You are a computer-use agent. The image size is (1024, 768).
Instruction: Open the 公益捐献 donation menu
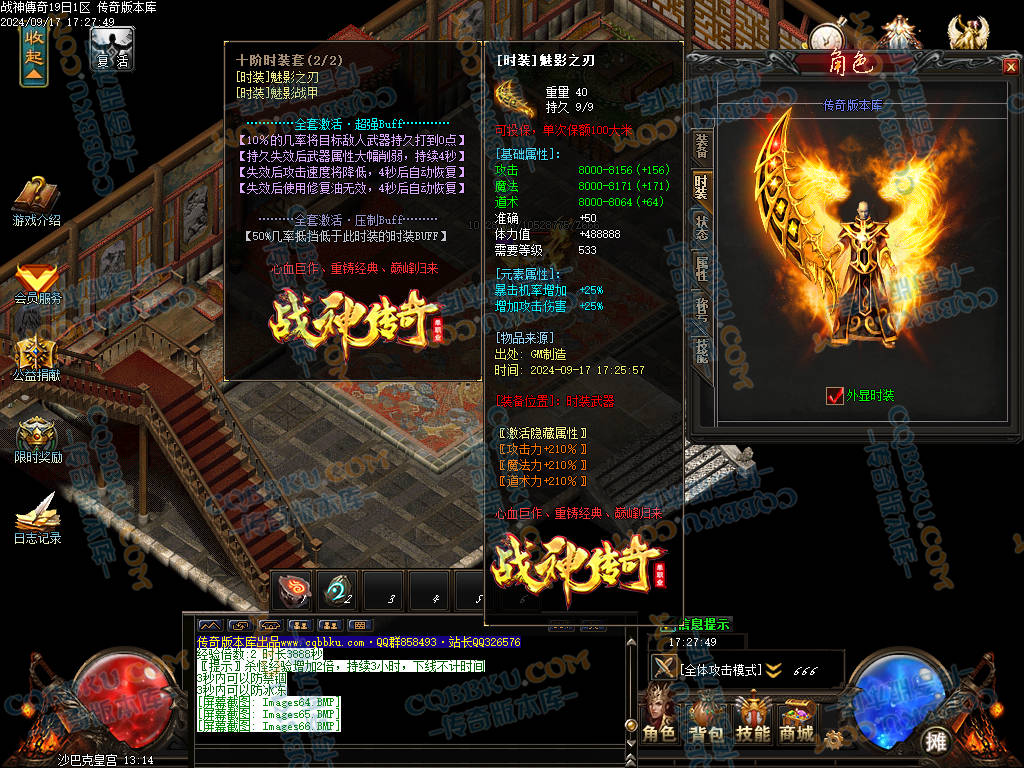coord(37,360)
